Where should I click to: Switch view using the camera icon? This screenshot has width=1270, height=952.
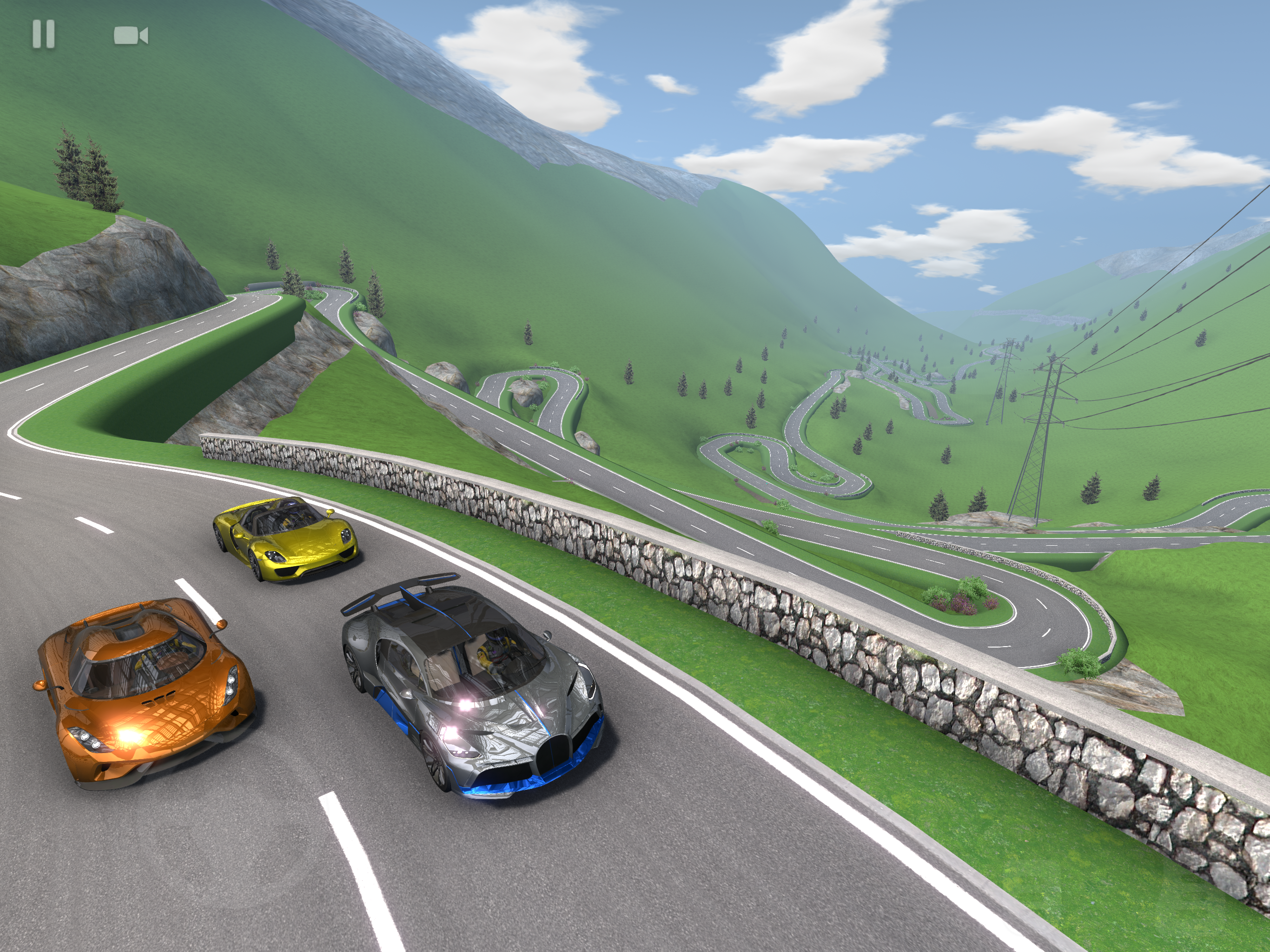click(131, 36)
